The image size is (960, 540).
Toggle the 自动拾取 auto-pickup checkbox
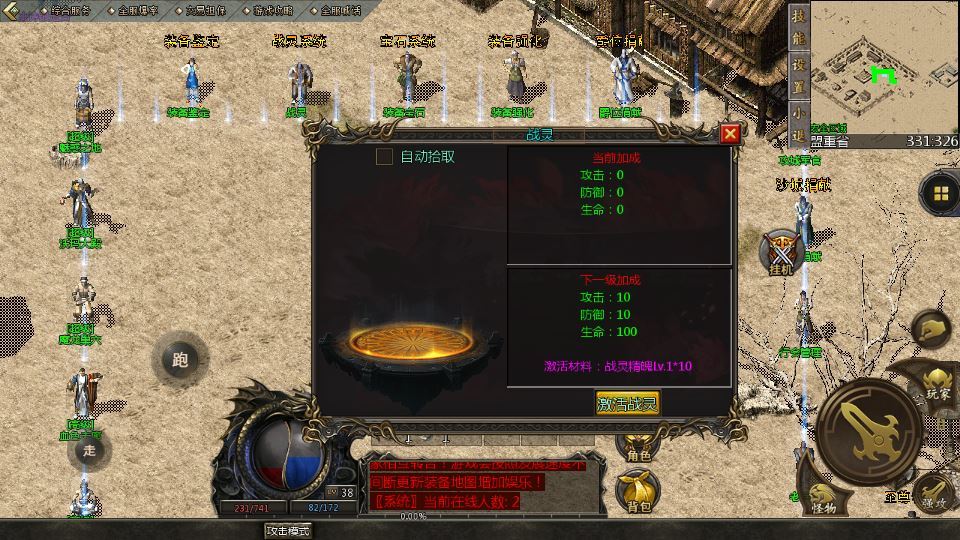(384, 156)
